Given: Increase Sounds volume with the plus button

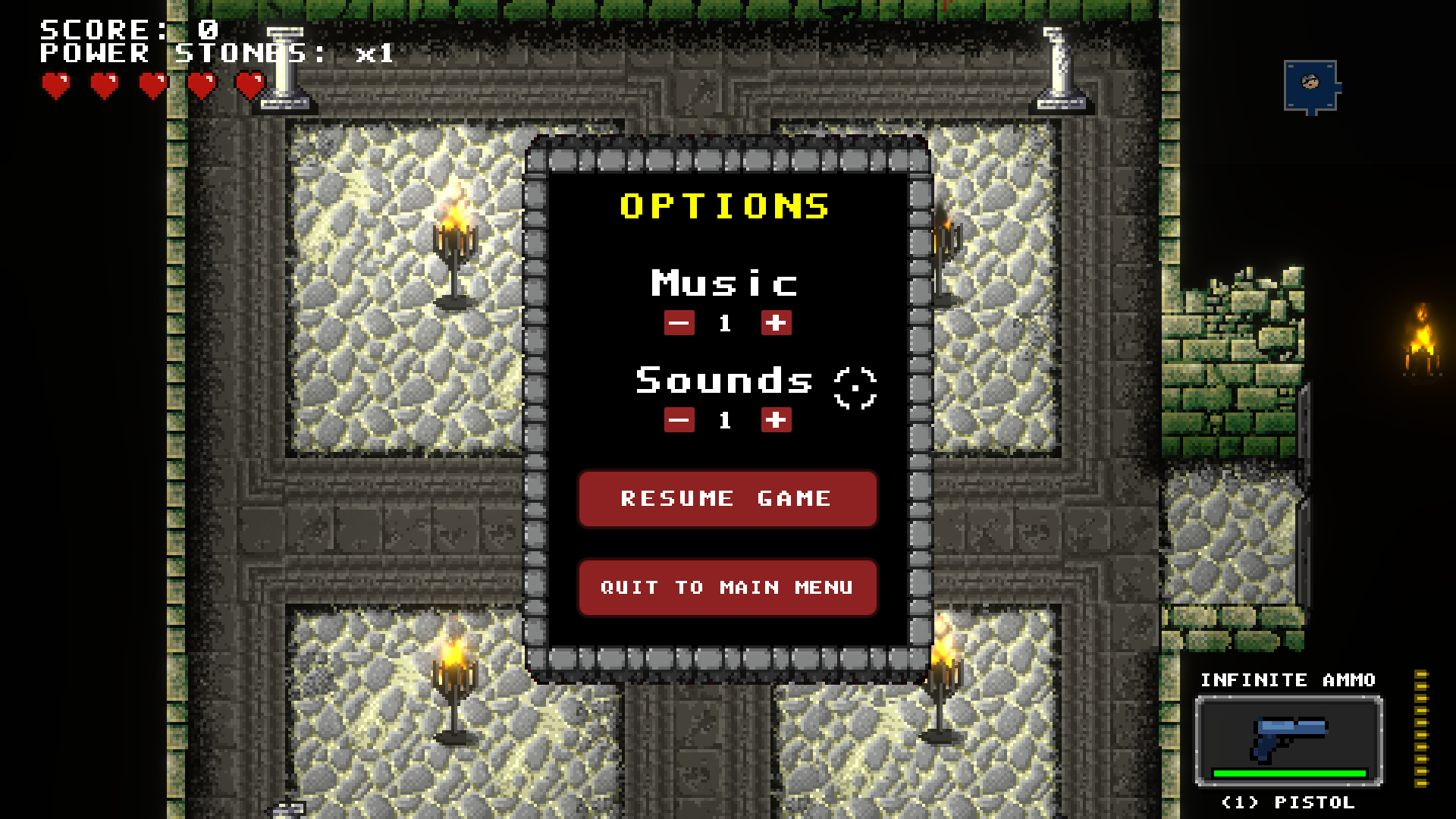Looking at the screenshot, I should pyautogui.click(x=775, y=420).
